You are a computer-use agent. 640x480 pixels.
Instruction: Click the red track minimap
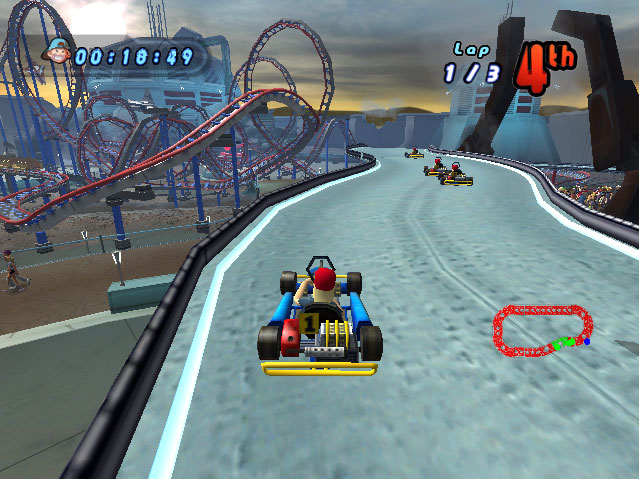(x=543, y=331)
